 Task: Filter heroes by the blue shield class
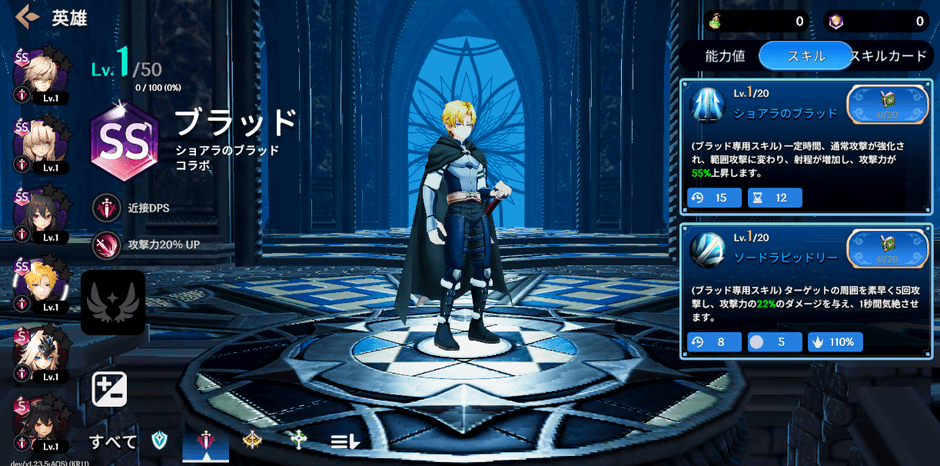(x=159, y=441)
